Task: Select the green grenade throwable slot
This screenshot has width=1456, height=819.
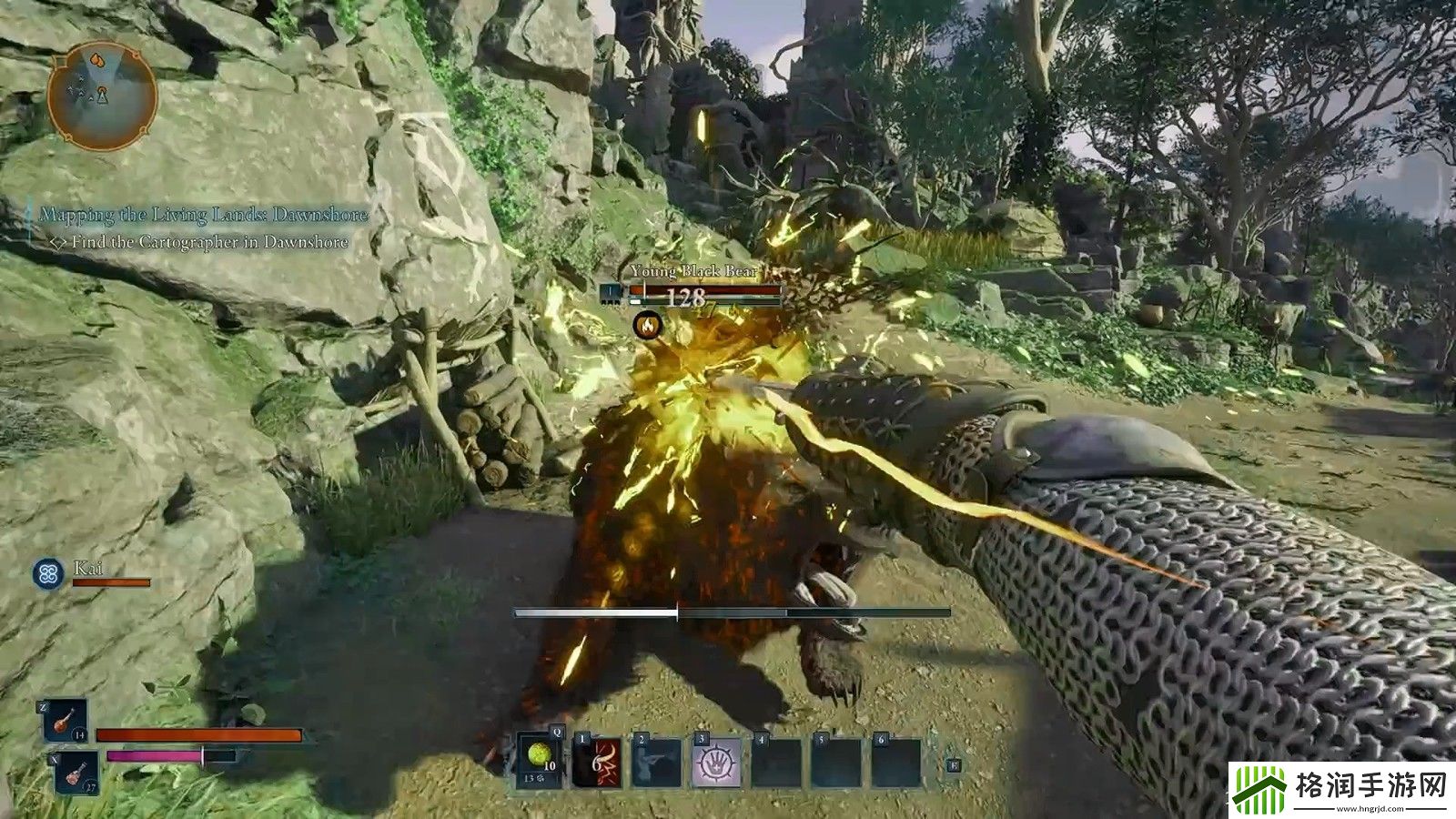Action: pyautogui.click(x=540, y=761)
